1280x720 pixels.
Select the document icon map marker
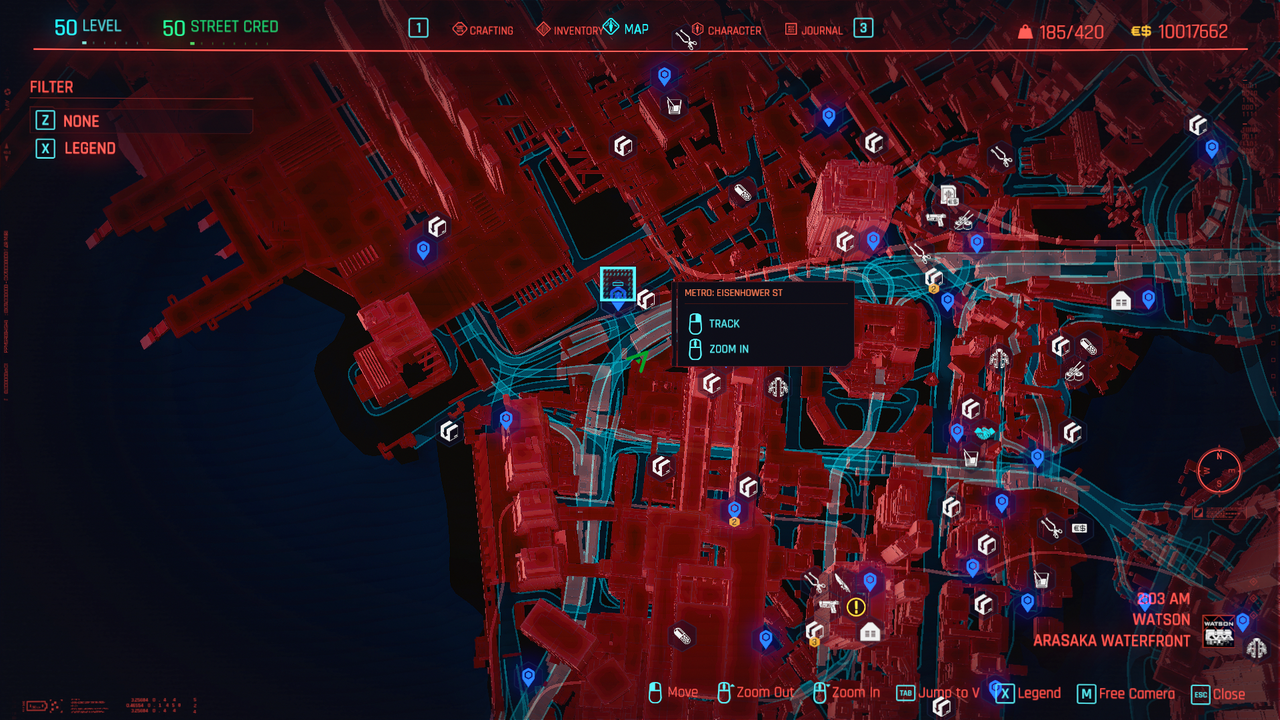coord(949,195)
